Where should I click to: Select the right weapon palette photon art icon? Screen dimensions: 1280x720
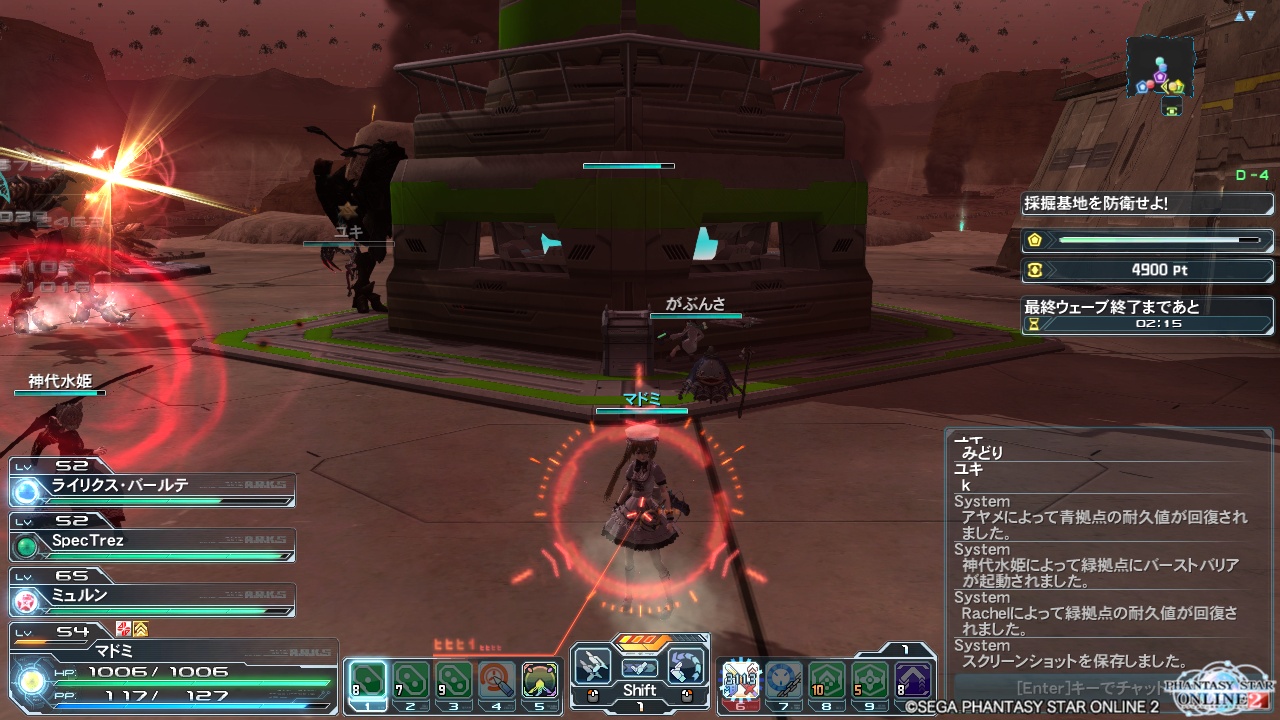coord(686,667)
